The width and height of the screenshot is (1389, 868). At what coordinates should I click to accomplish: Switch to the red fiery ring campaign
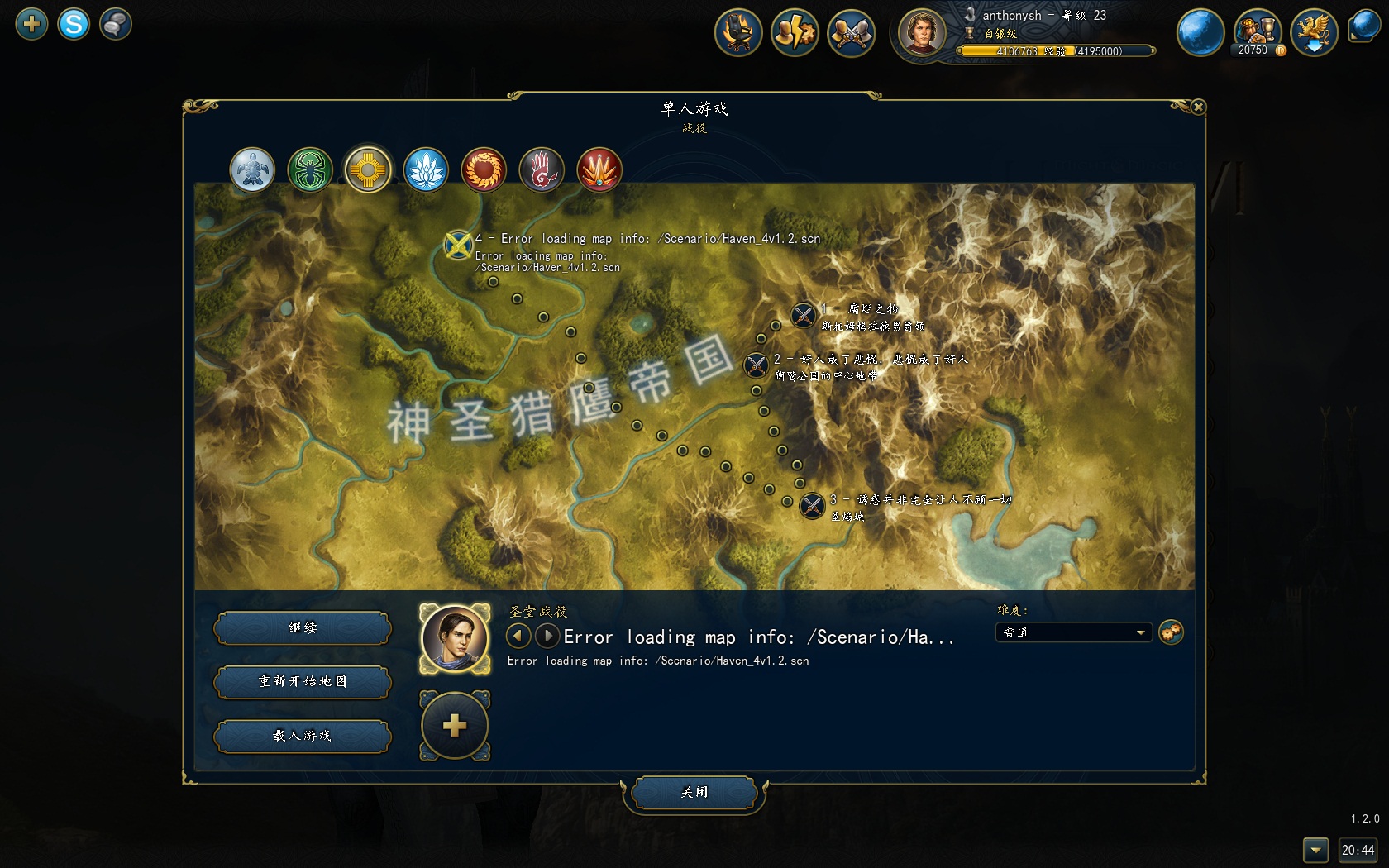(x=484, y=170)
